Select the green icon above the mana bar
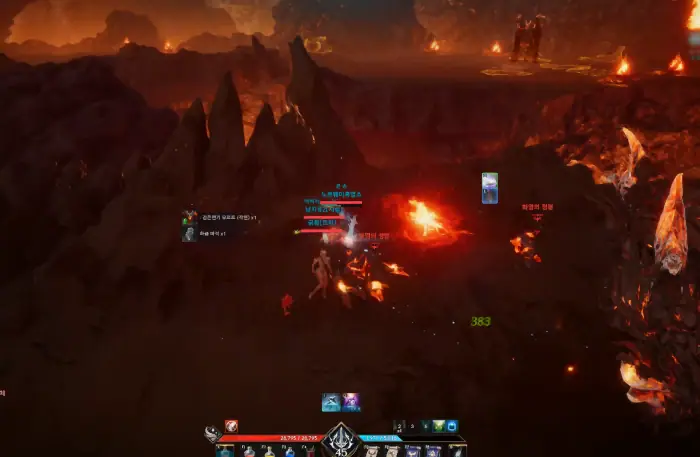This screenshot has height=457, width=700. pos(438,426)
